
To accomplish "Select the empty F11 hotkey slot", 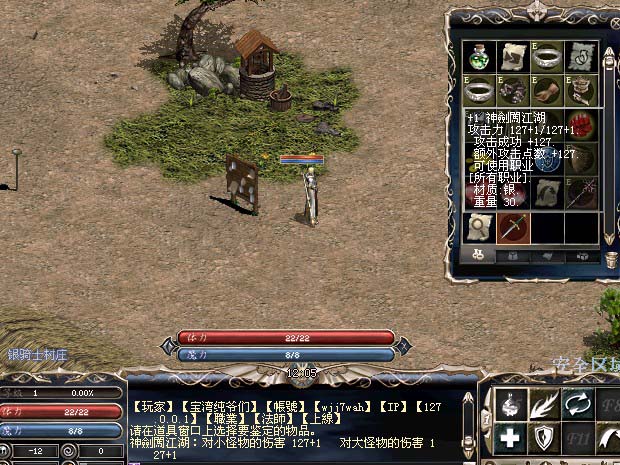I will tap(580, 437).
